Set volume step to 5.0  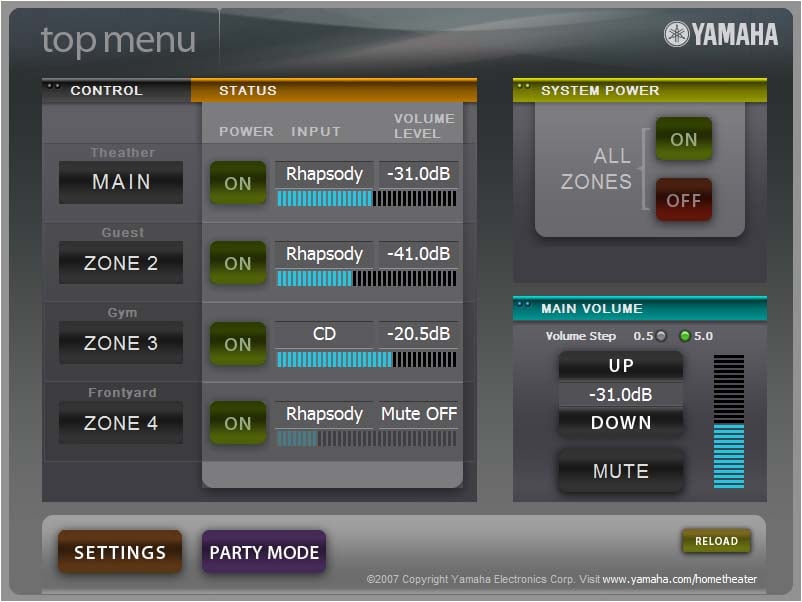click(685, 336)
